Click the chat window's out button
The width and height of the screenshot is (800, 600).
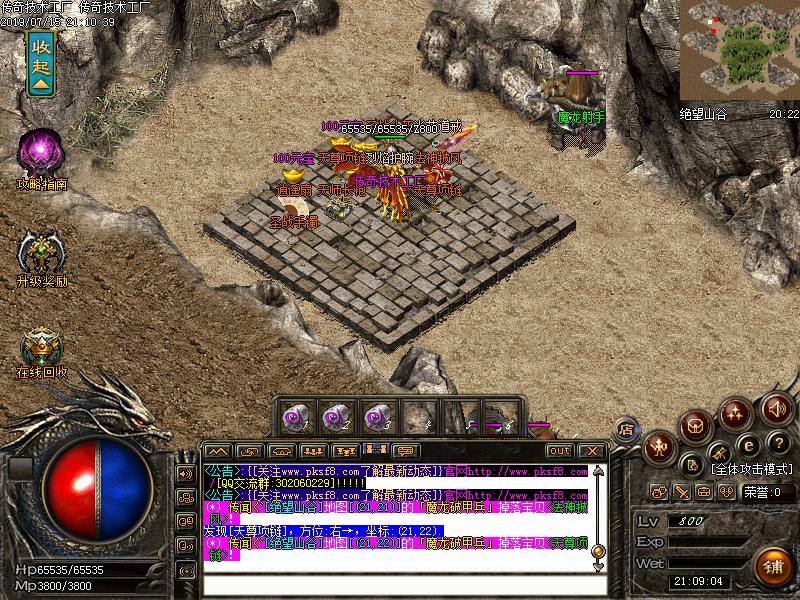560,451
